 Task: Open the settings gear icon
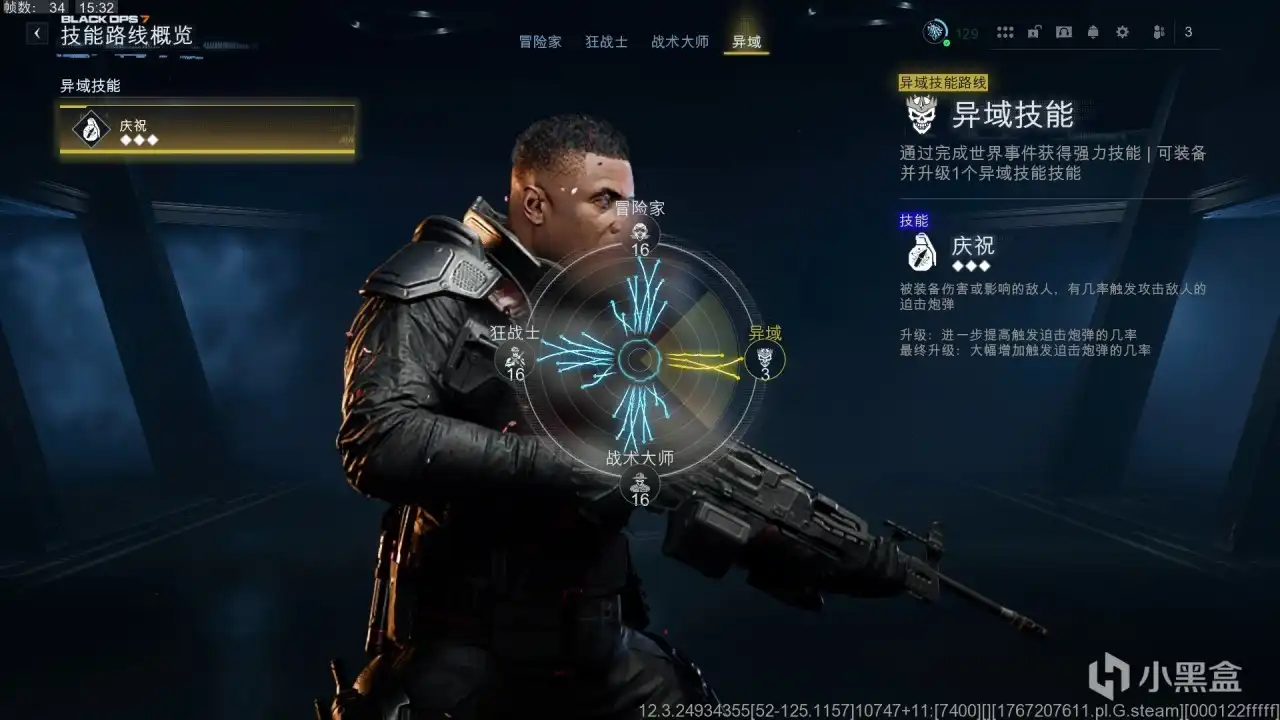(1121, 32)
